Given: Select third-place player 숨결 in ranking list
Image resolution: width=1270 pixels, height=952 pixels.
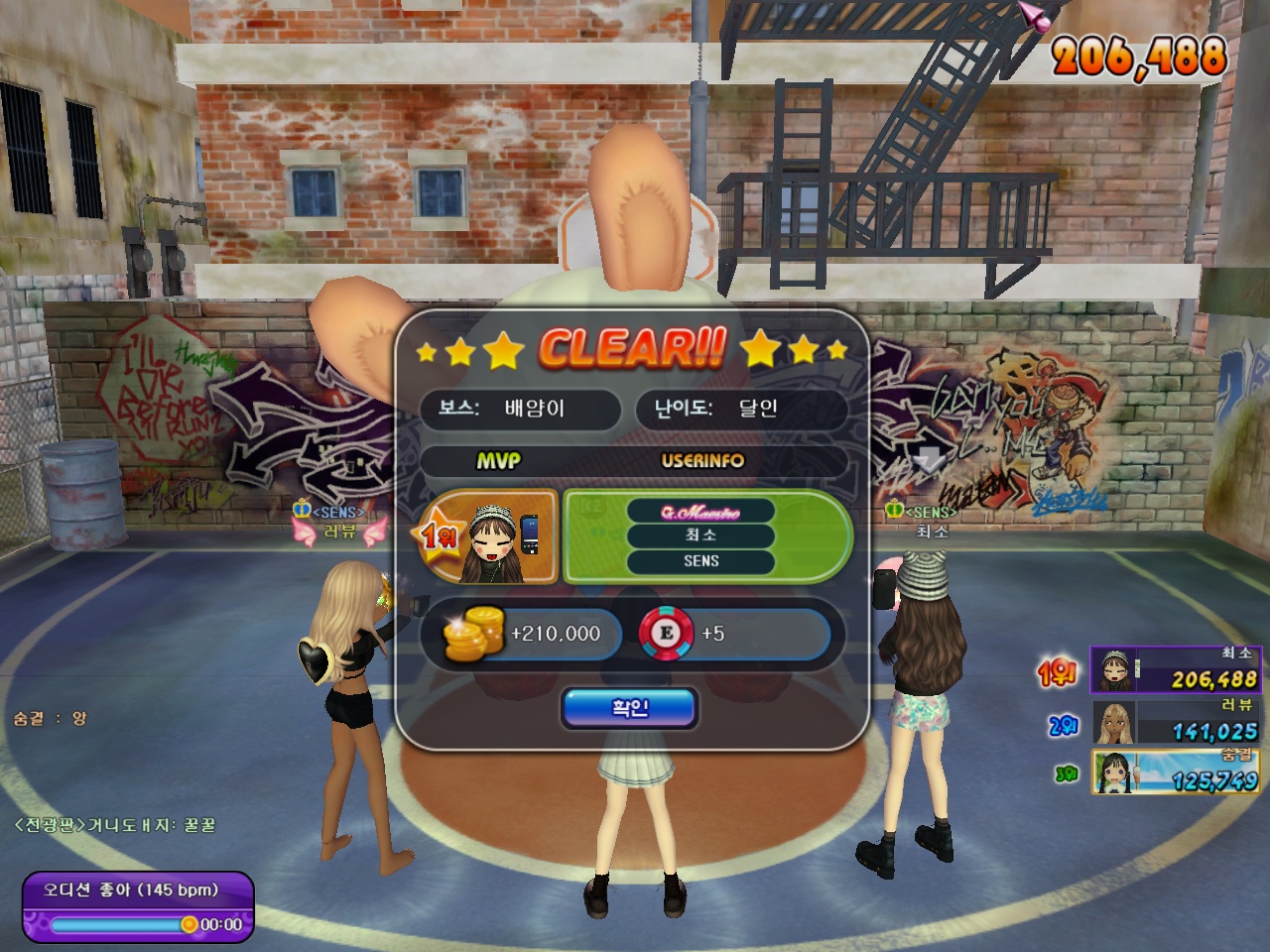Looking at the screenshot, I should click(1175, 773).
